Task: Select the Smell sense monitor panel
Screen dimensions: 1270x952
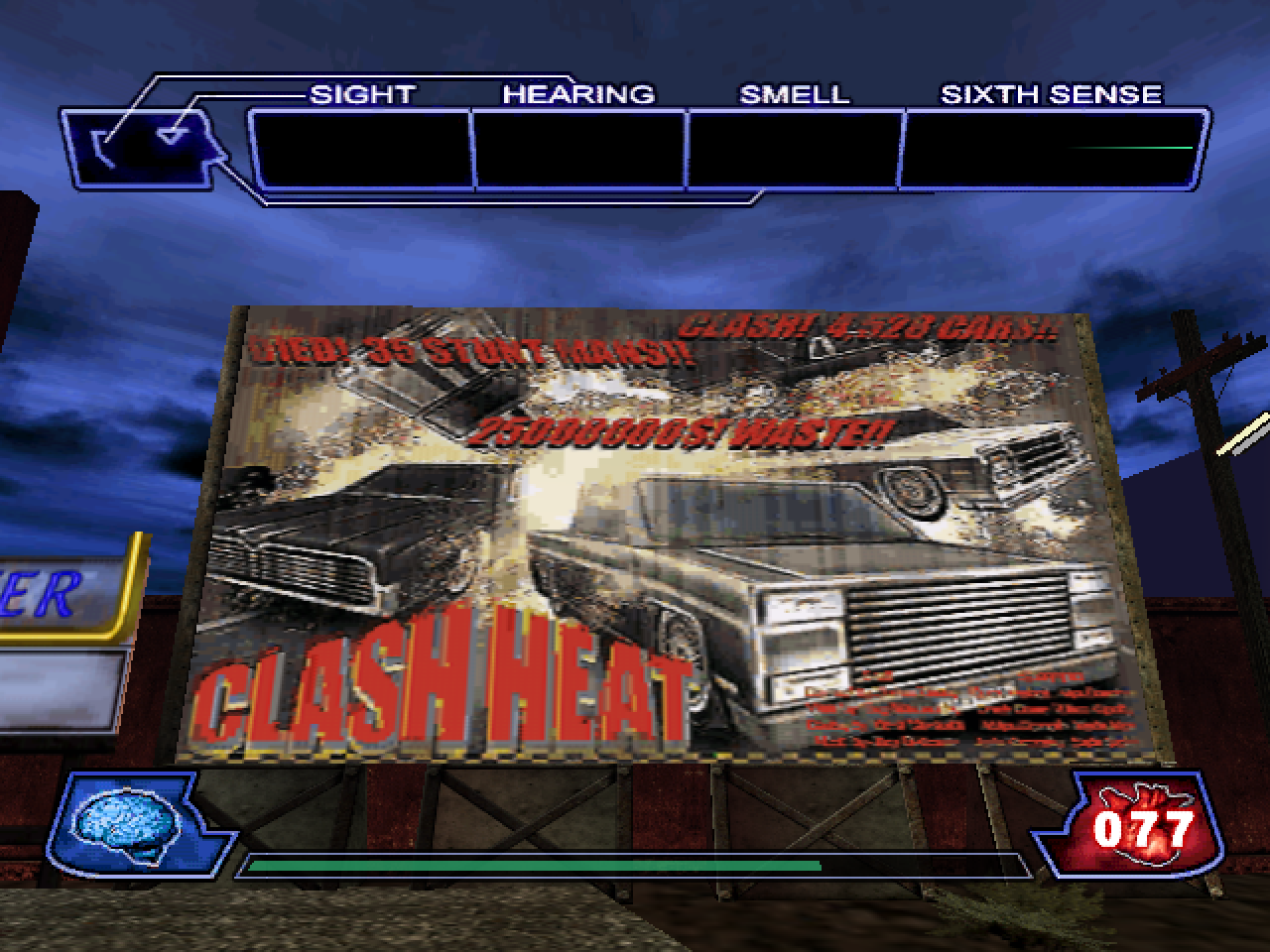Action: 794,150
